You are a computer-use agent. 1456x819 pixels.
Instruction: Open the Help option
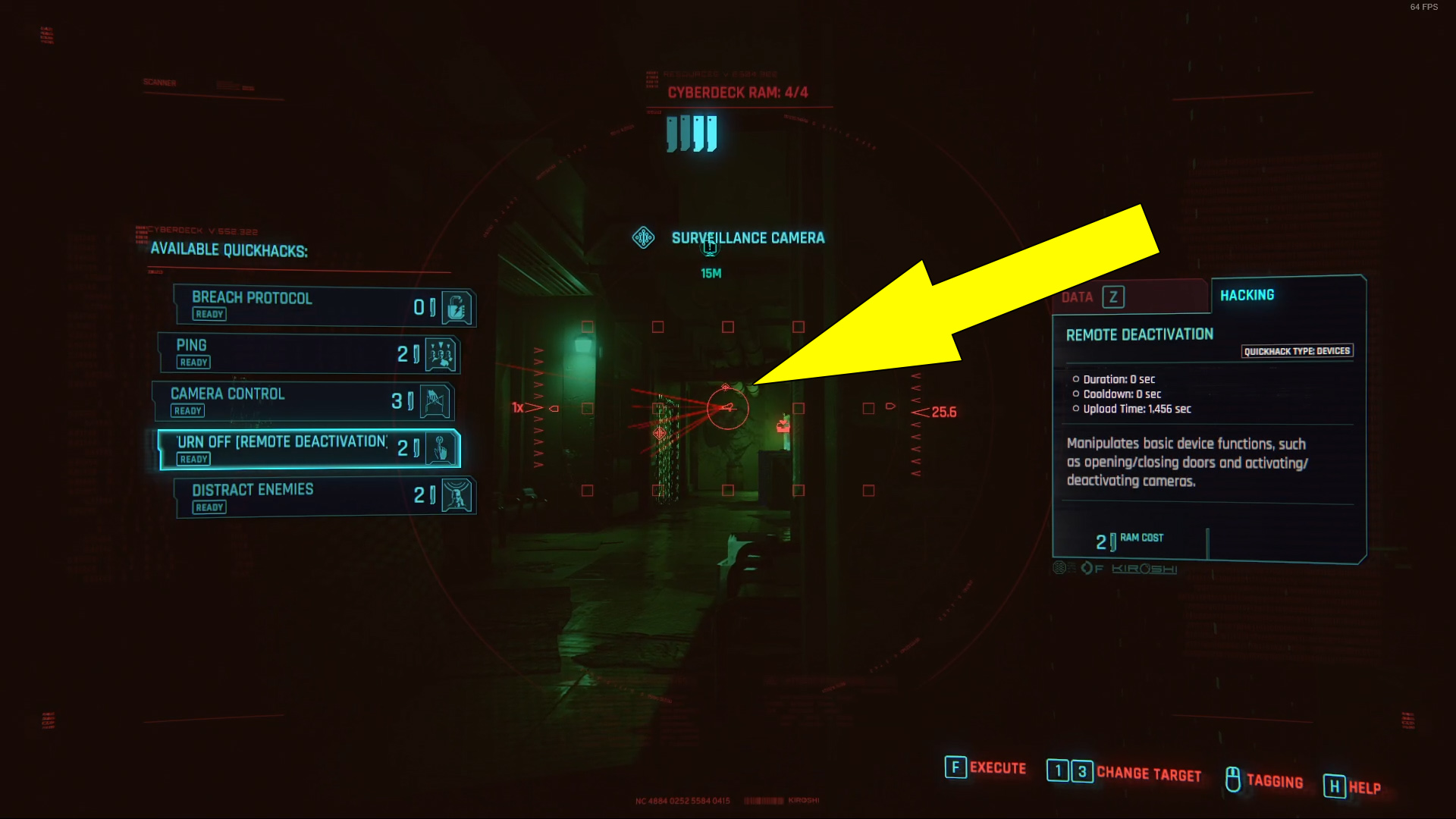pos(1364,787)
